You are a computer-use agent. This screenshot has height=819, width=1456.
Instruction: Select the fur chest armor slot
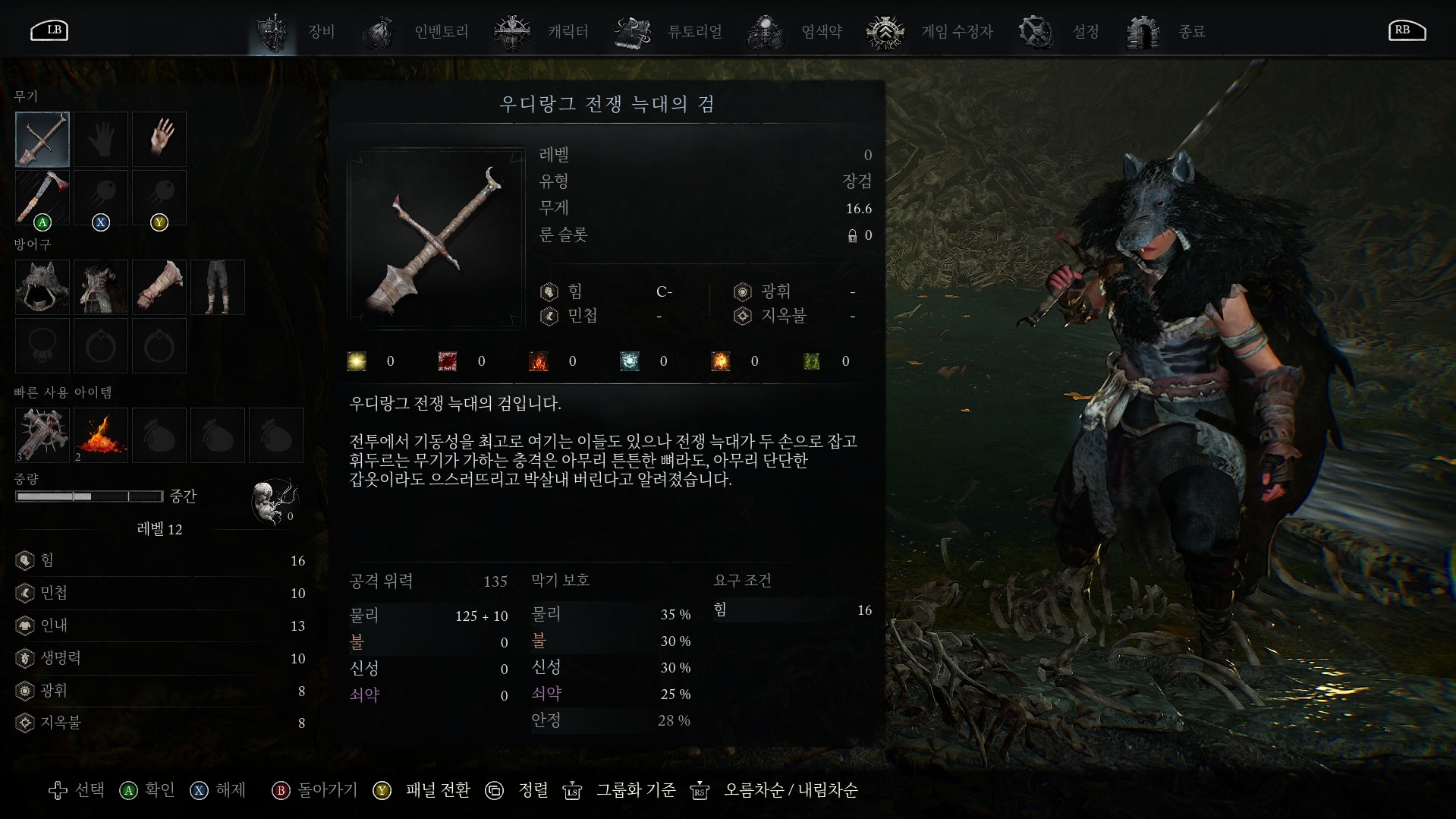coord(101,287)
